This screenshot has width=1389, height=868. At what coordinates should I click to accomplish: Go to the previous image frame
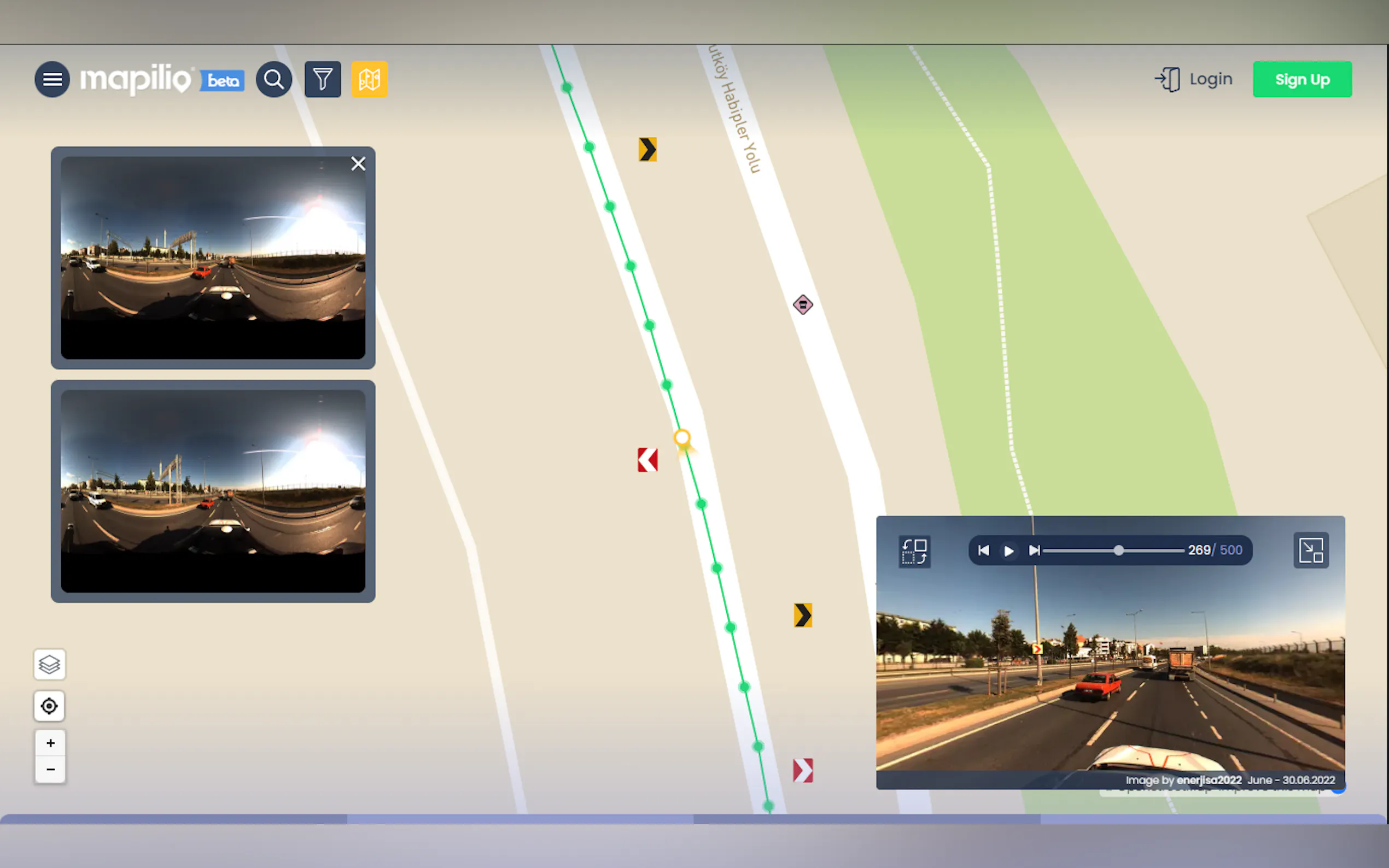[x=984, y=550]
